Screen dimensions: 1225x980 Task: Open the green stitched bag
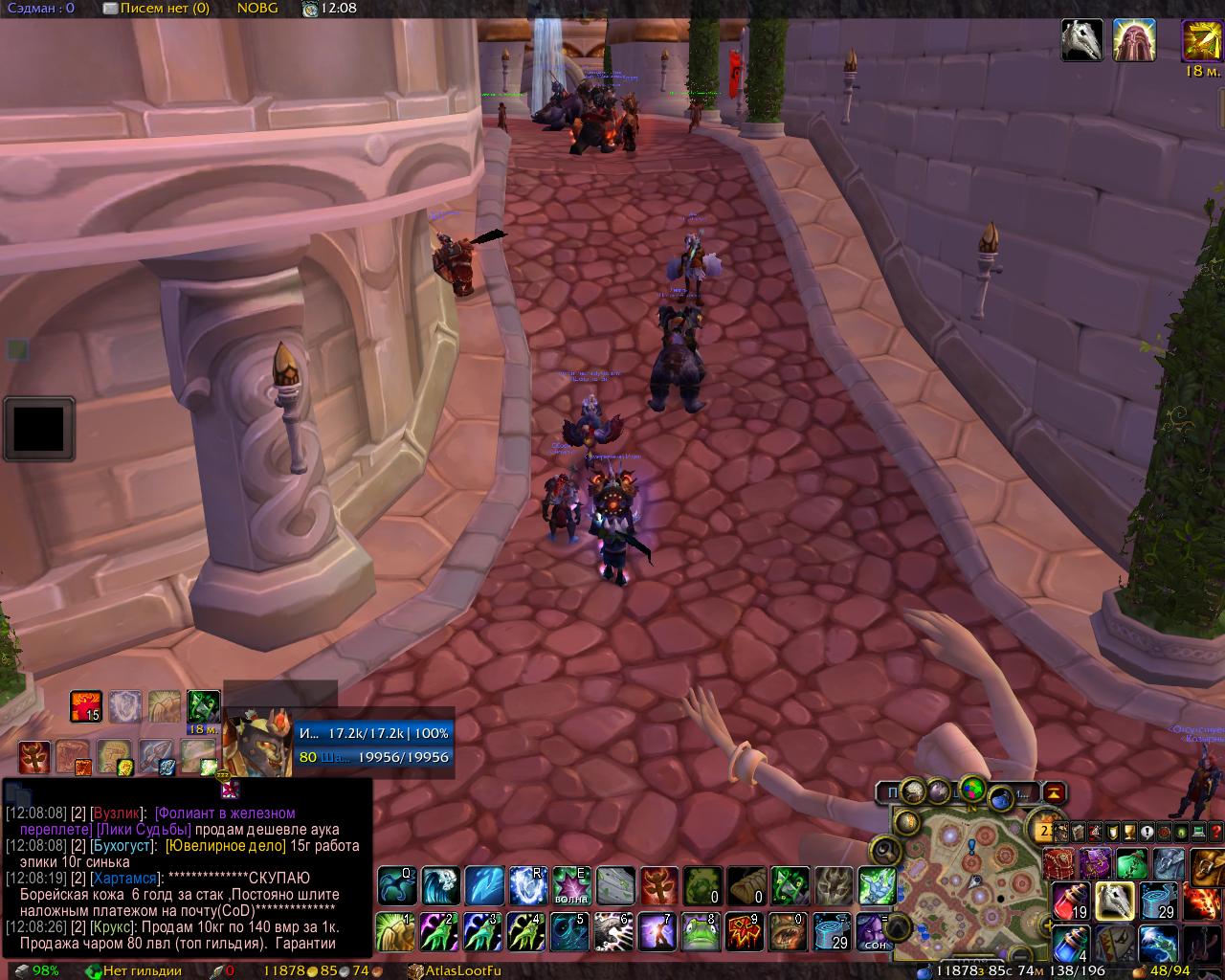[1131, 863]
